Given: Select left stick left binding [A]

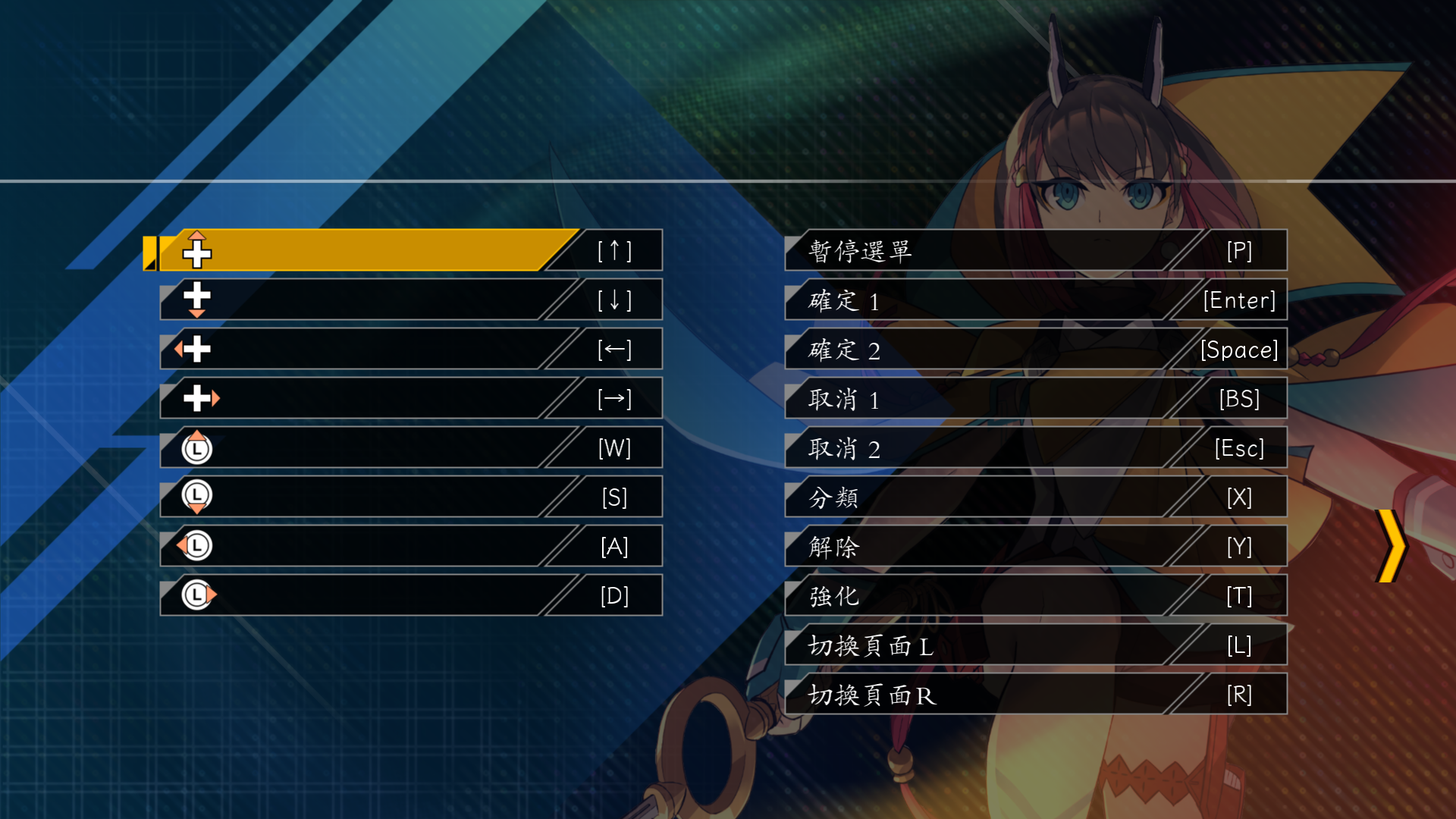Looking at the screenshot, I should click(x=409, y=546).
